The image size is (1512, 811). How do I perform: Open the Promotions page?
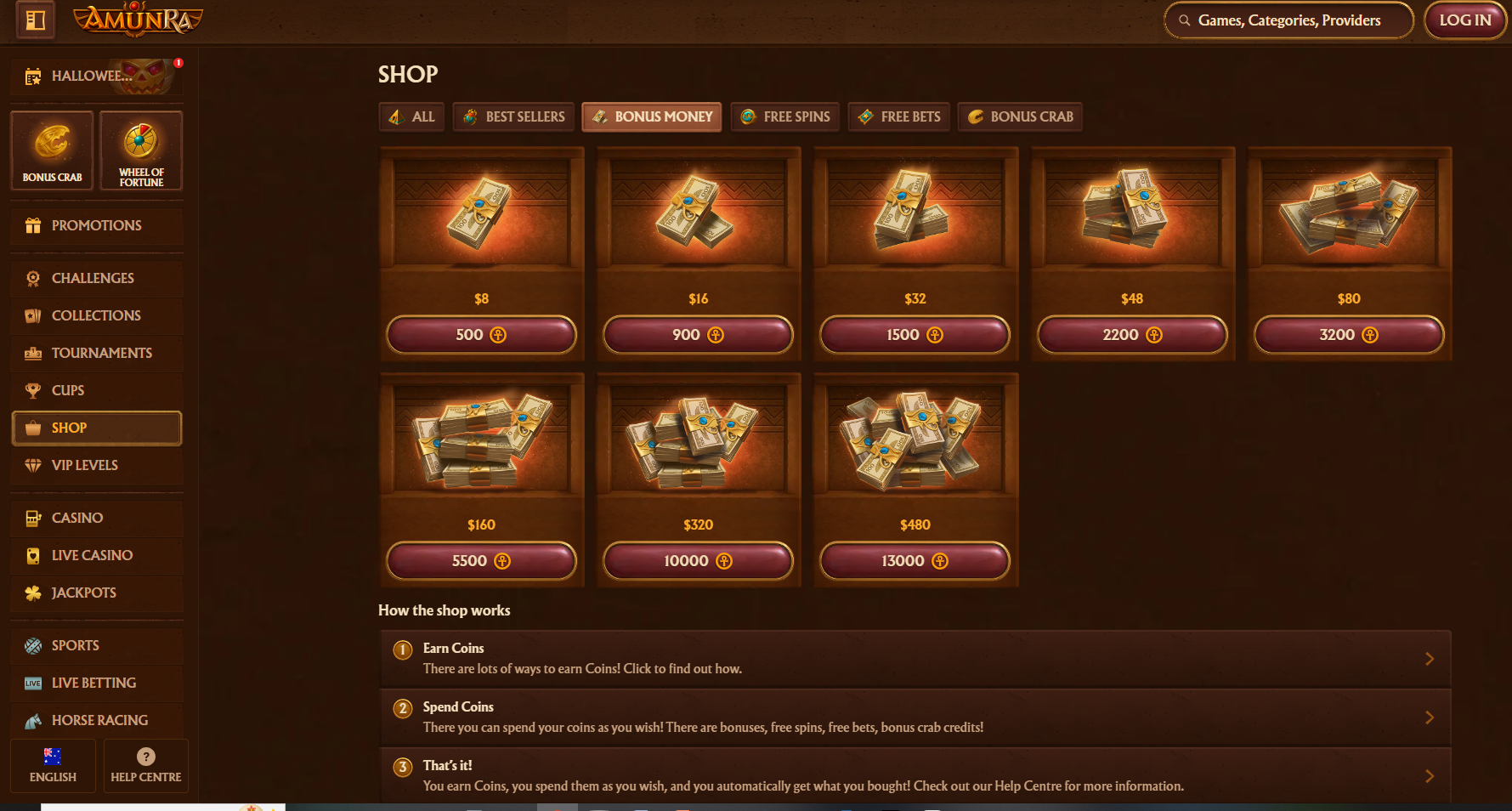pyautogui.click(x=96, y=225)
